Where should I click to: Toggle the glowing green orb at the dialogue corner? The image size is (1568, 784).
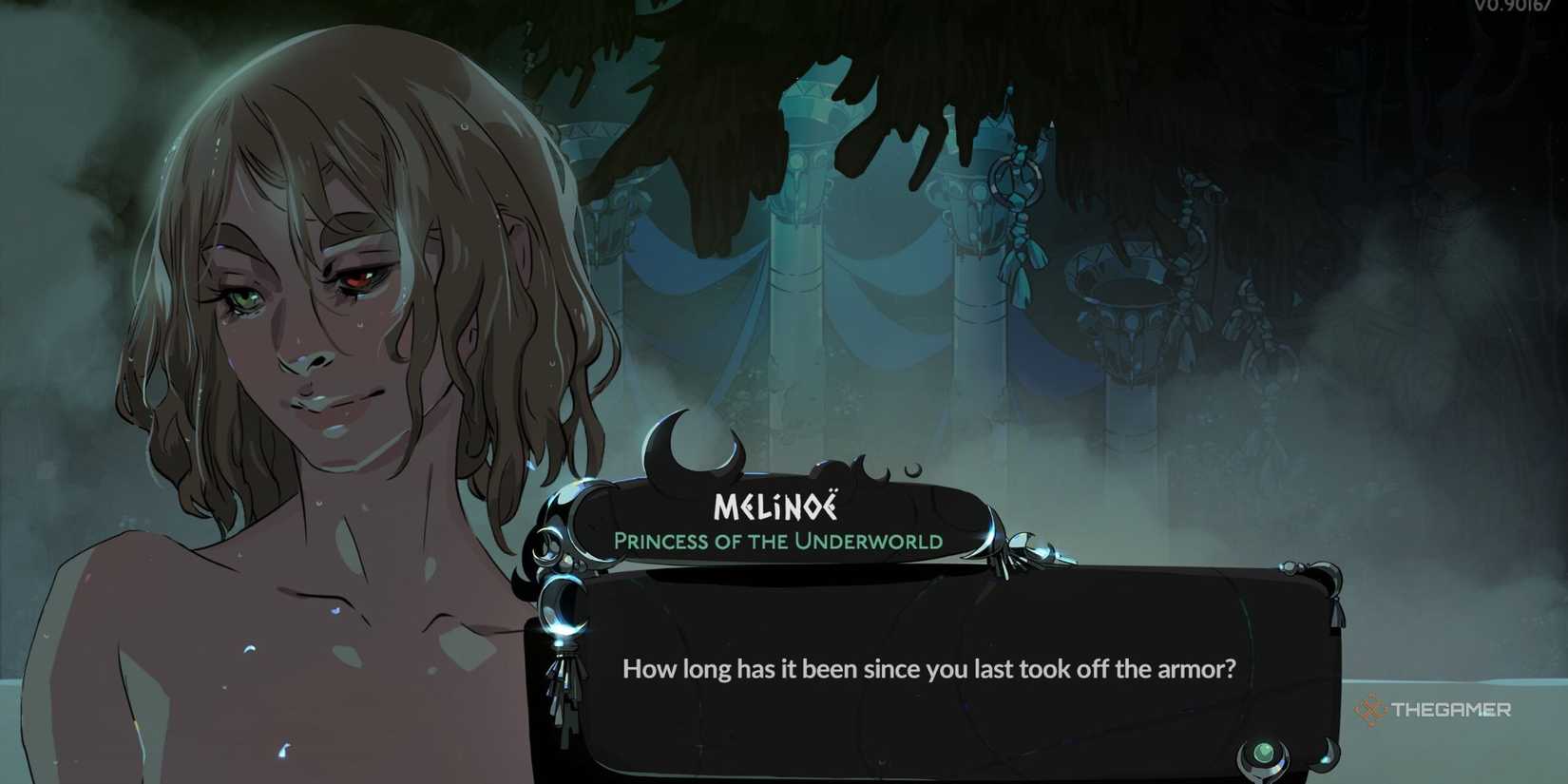(x=1262, y=752)
